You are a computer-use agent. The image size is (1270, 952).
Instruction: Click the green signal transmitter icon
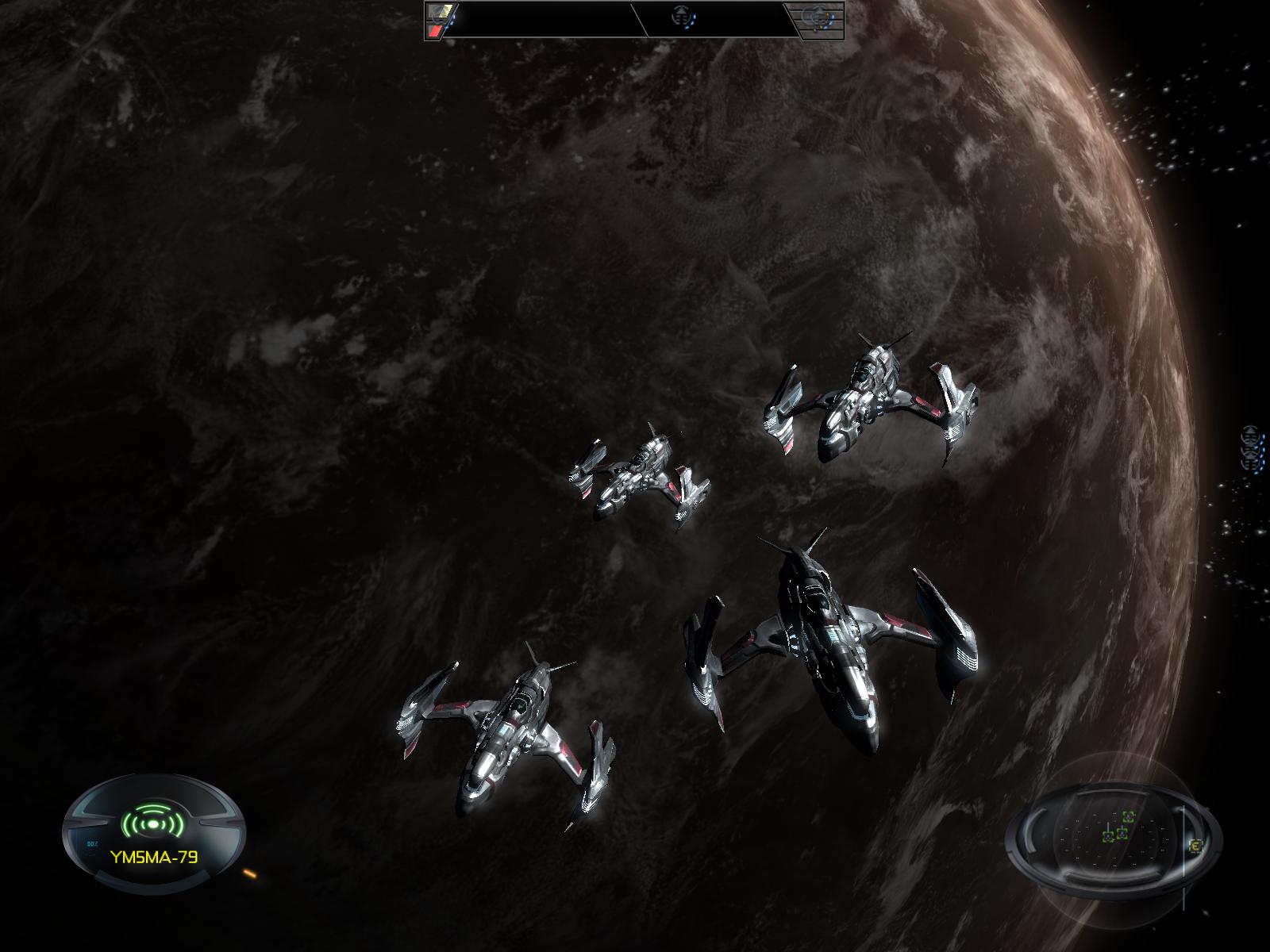point(152,822)
